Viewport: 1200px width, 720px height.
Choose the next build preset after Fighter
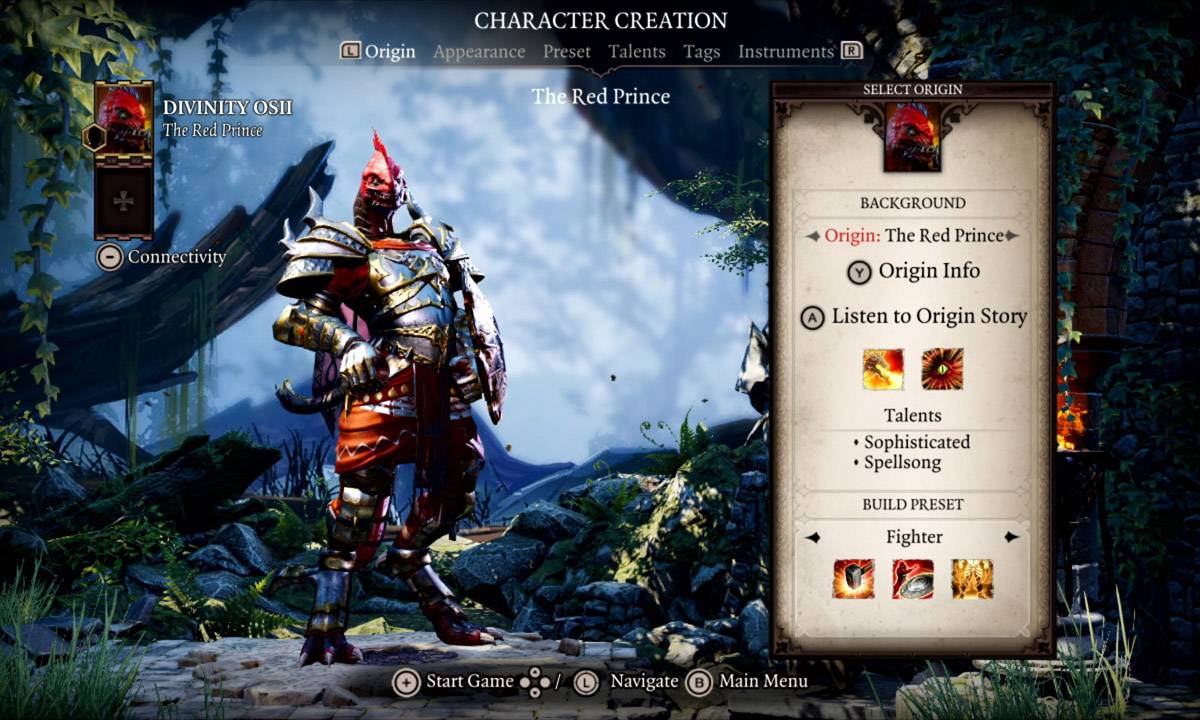(x=1012, y=537)
